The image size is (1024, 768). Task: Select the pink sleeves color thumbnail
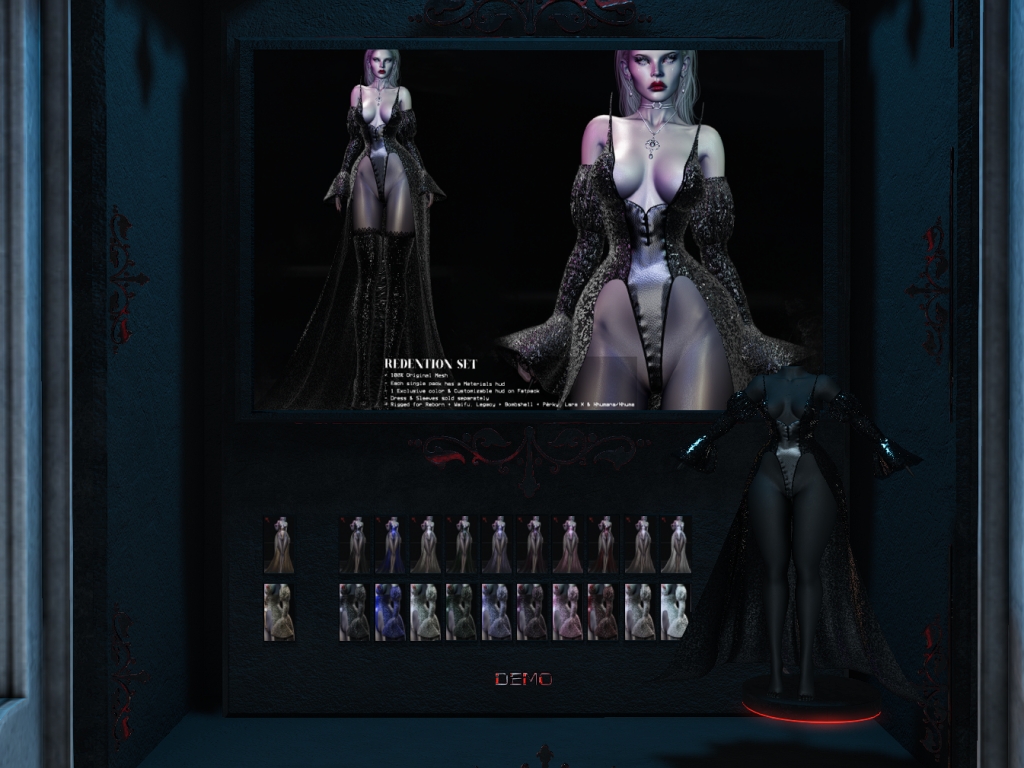(x=568, y=612)
